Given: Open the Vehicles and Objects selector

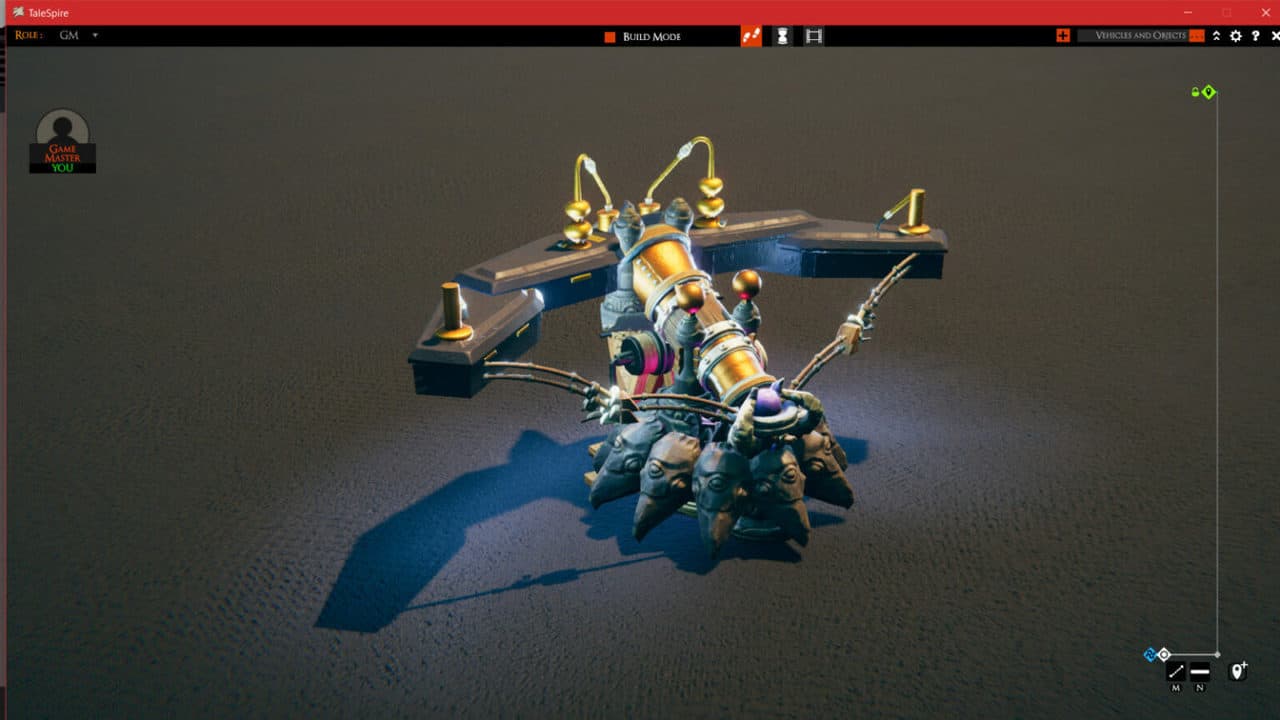Looking at the screenshot, I should point(1141,36).
